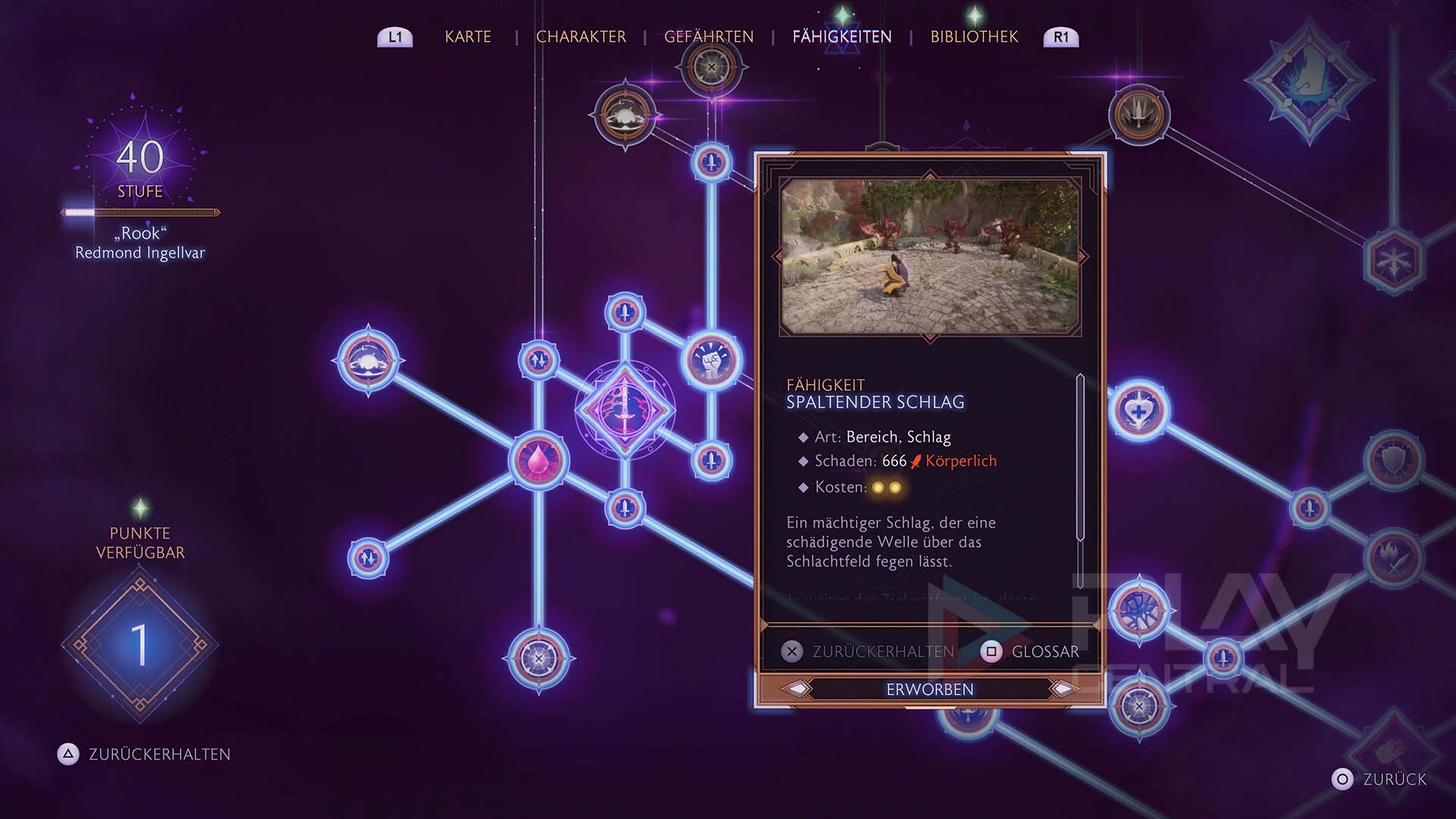
Task: Select the Gefährten tab
Action: (x=708, y=36)
